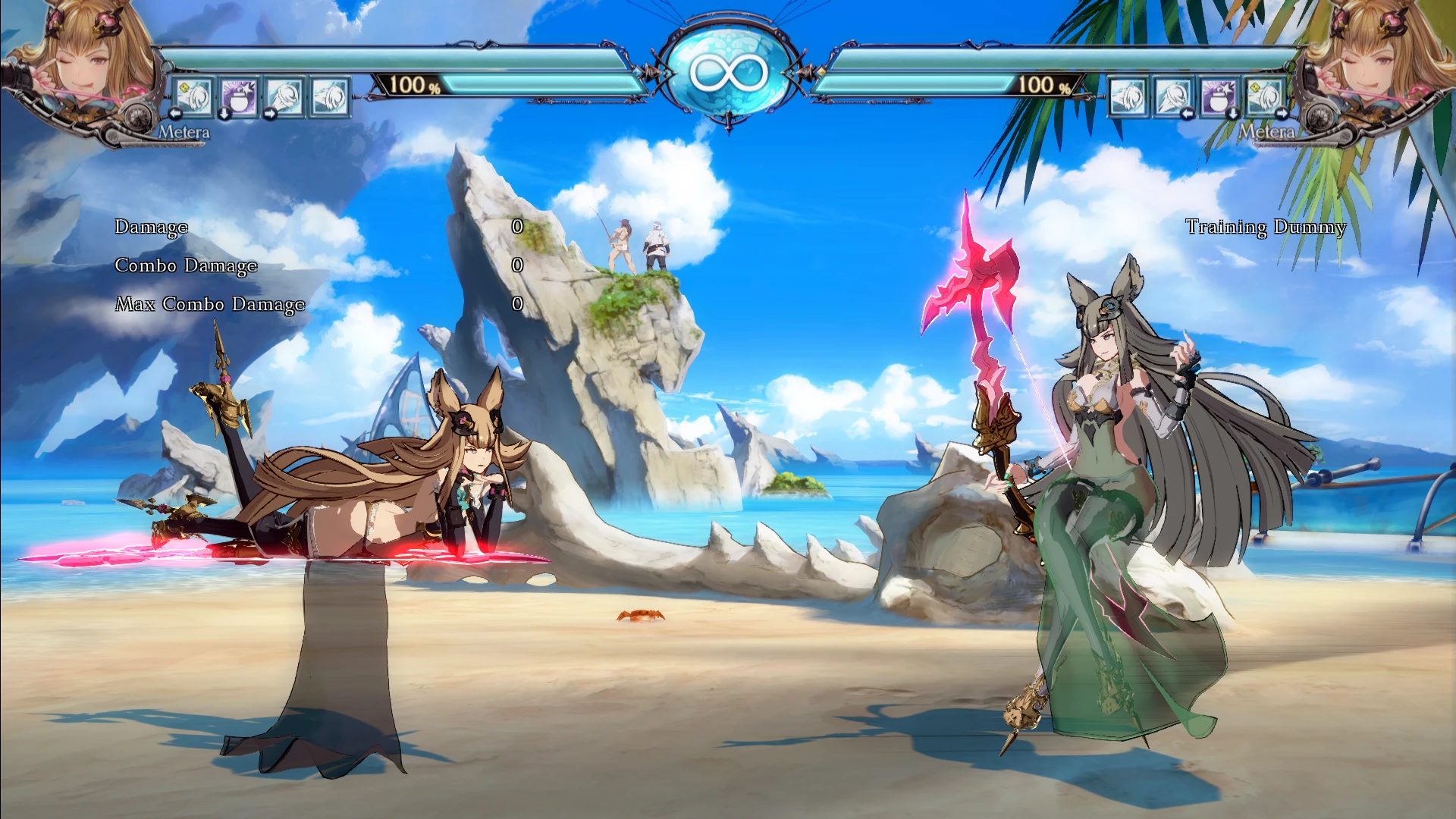Screen dimensions: 1456x819
Task: Click the Training Dummy label on the right
Action: [1266, 226]
